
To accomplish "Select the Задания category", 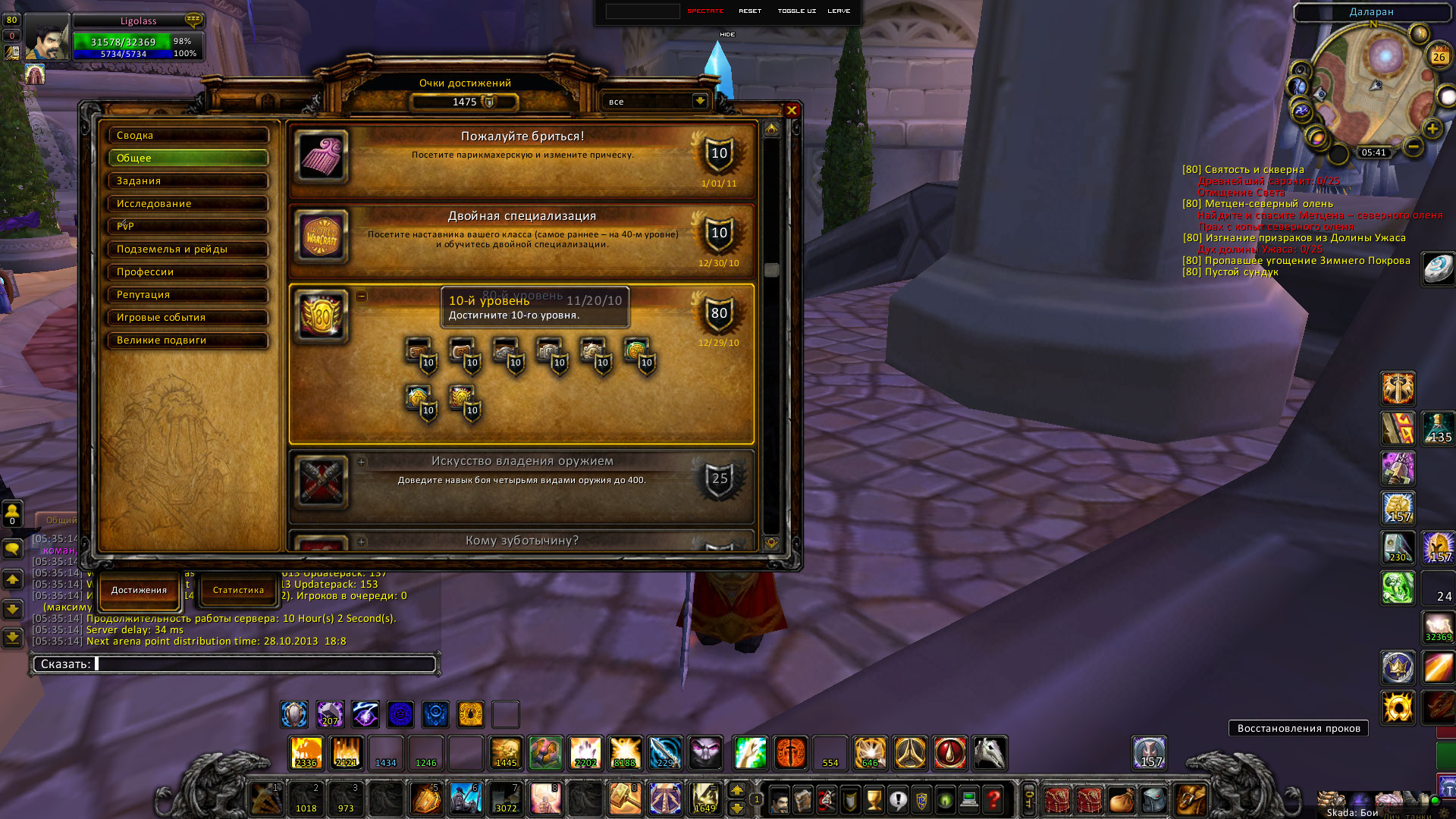I will (188, 181).
